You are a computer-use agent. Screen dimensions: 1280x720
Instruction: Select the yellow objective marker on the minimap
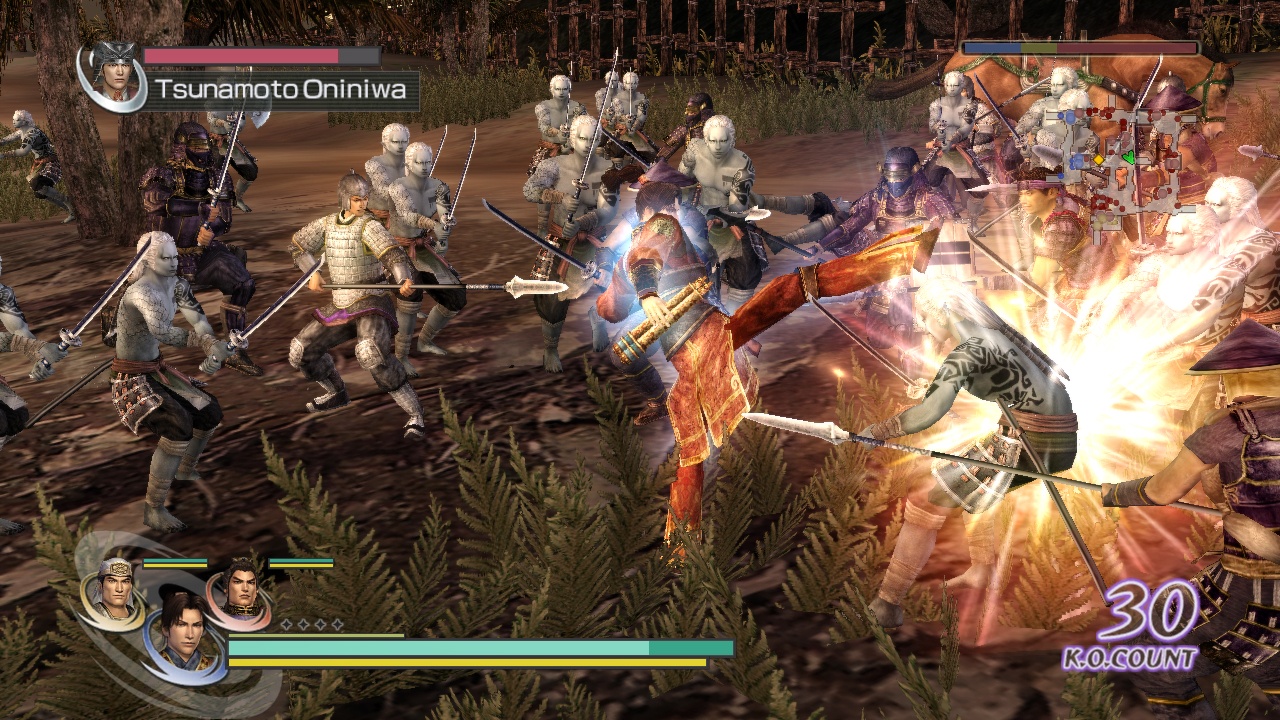1099,160
